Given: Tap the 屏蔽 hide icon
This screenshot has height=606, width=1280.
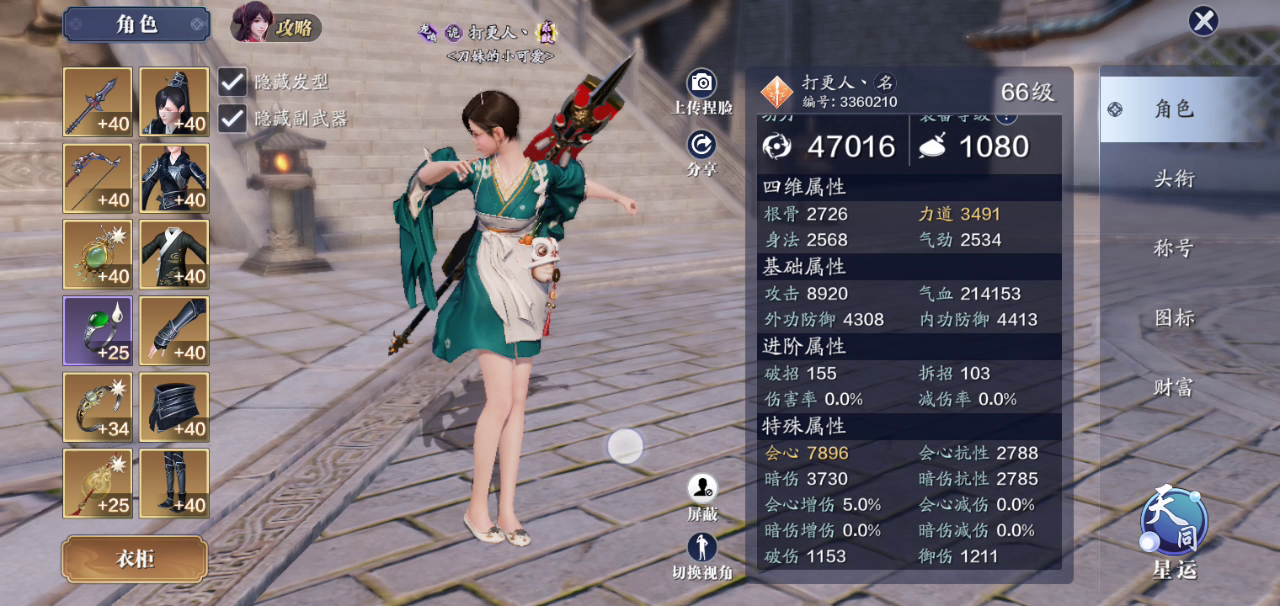Looking at the screenshot, I should pos(702,488).
